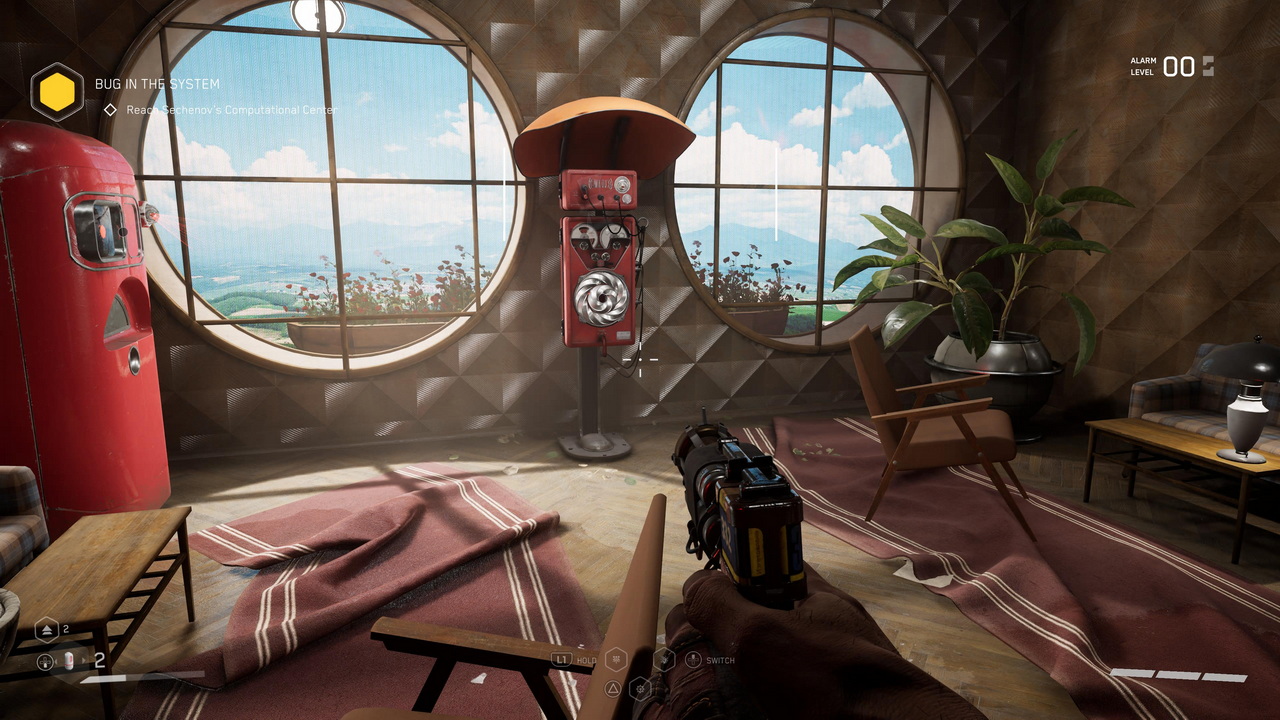Click the yellow hexagon quest marker

[x=57, y=92]
